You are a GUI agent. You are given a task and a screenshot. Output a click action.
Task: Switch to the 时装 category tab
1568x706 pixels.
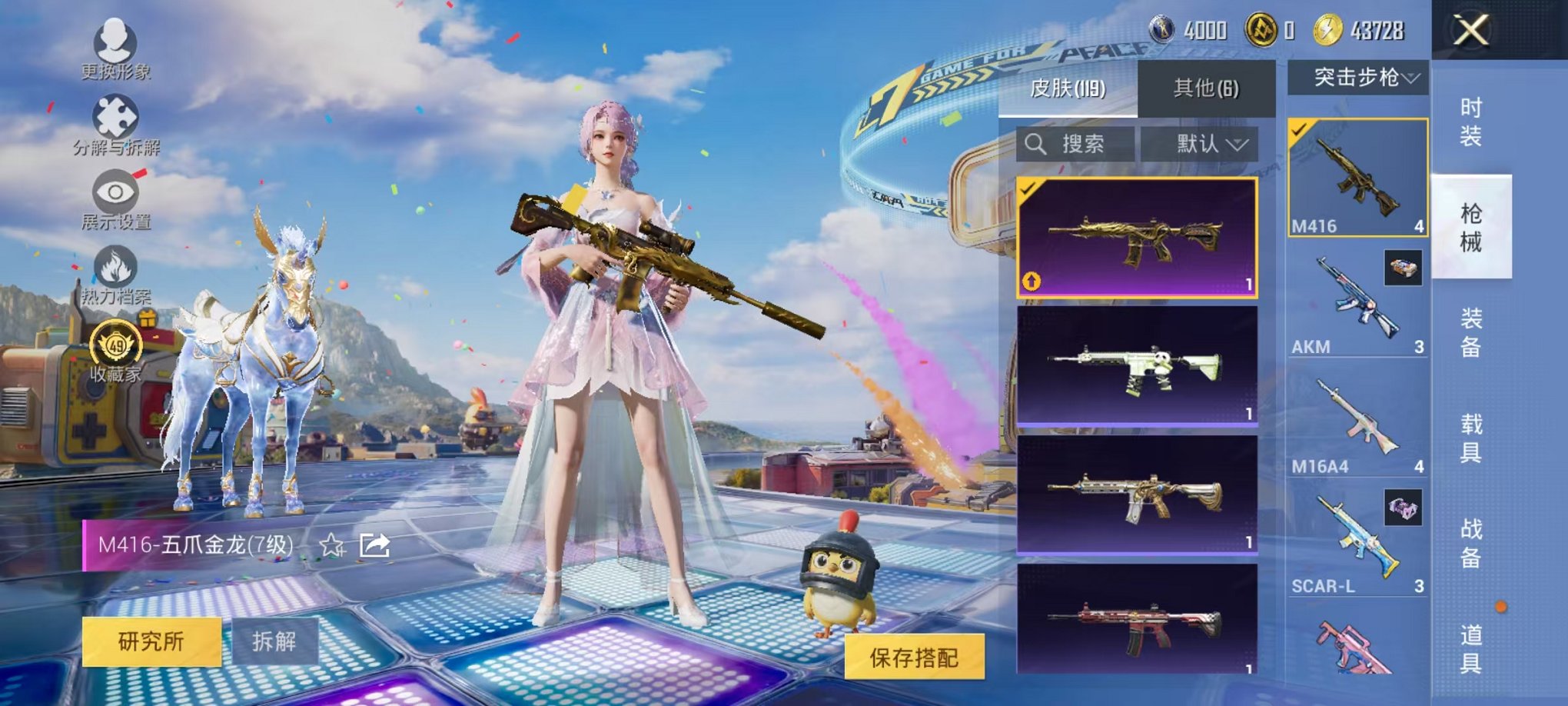[x=1471, y=123]
